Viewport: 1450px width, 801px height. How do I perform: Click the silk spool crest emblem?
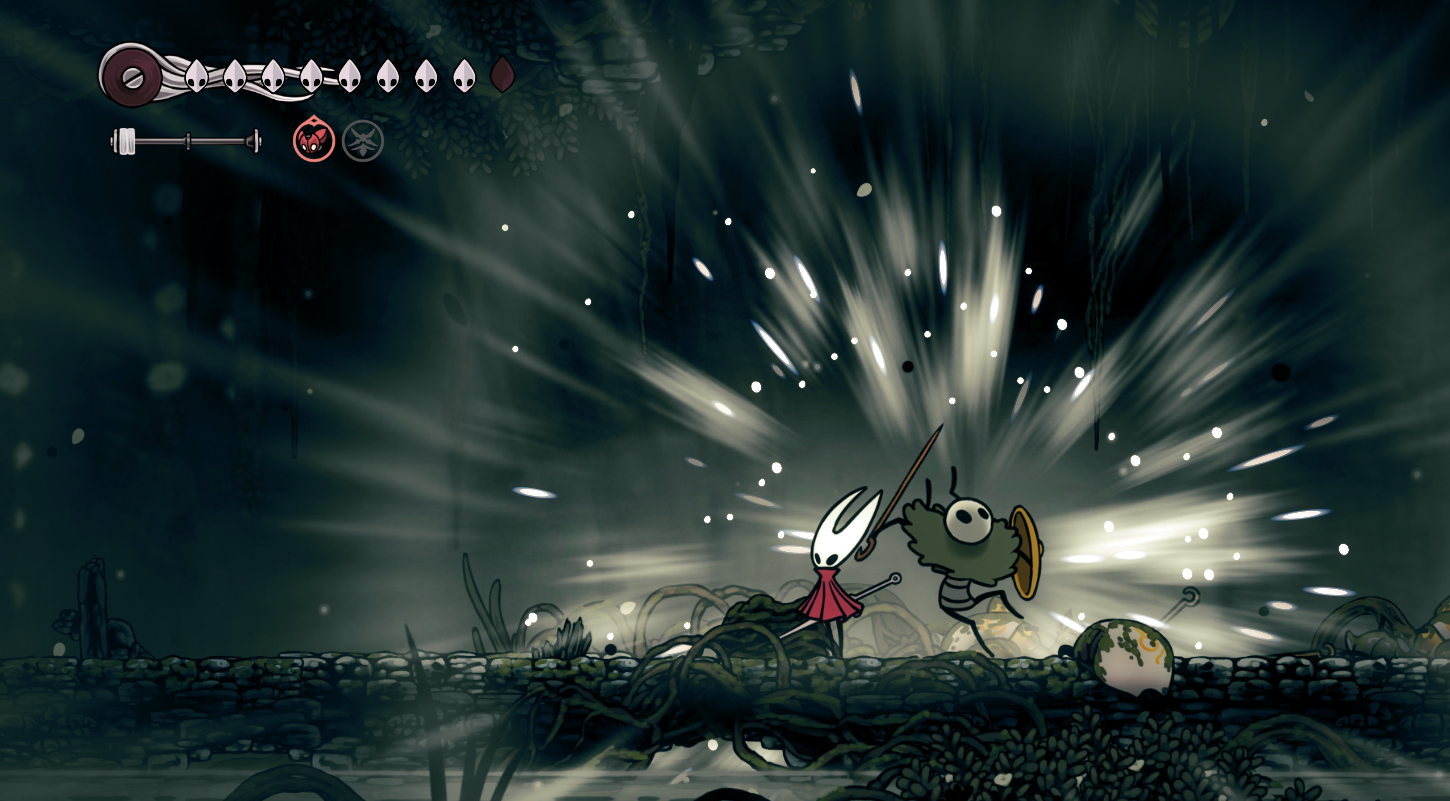132,75
